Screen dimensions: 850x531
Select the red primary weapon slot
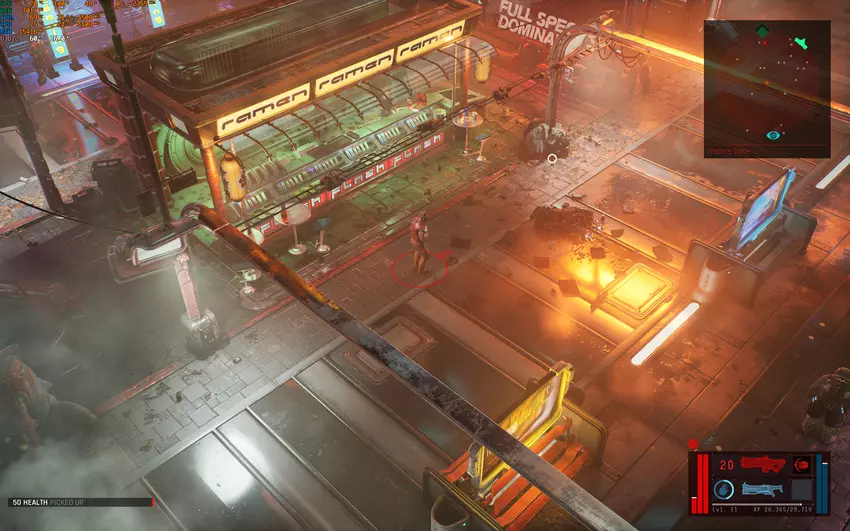coord(763,465)
